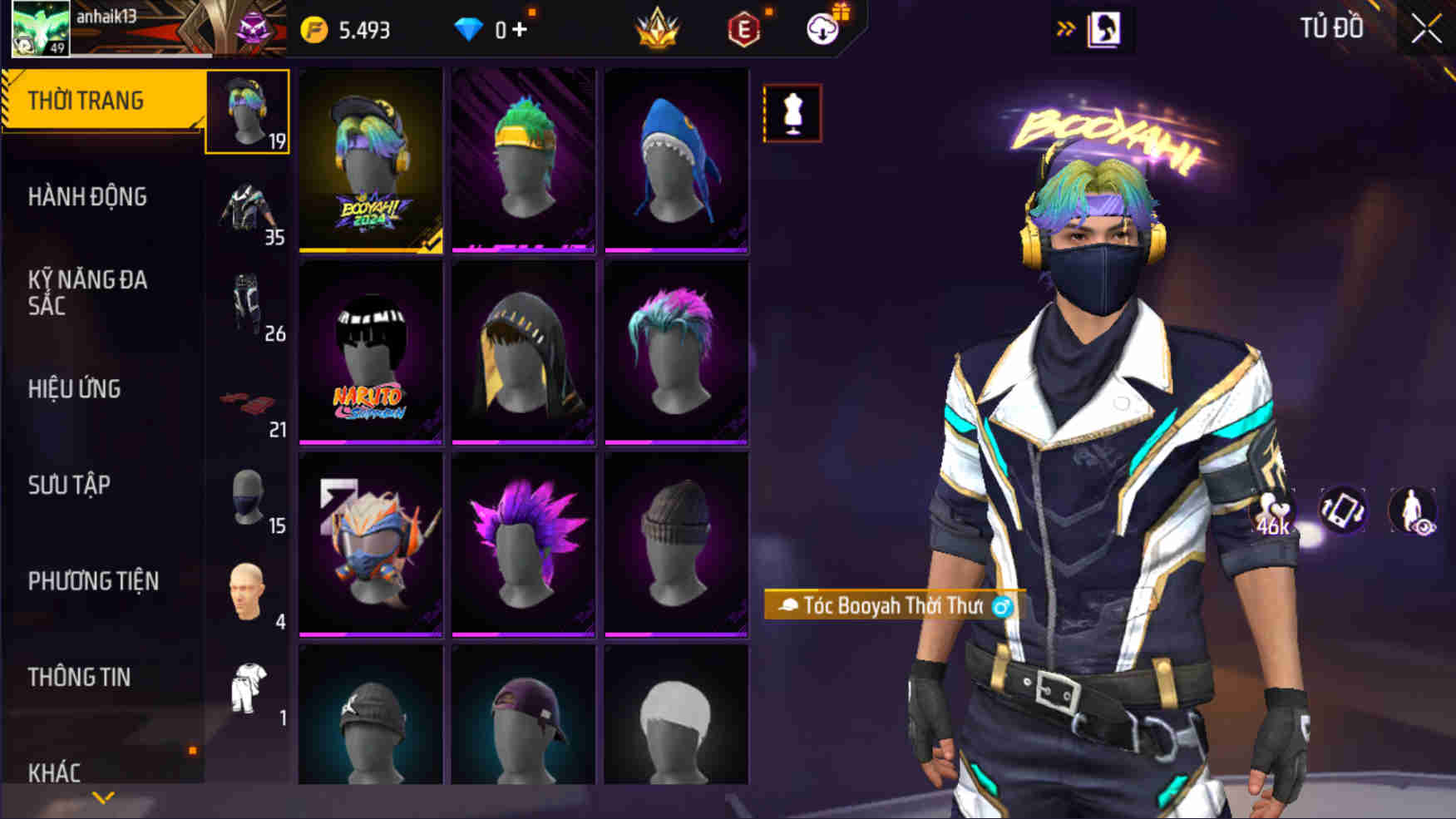Viewport: 1456px width, 819px height.
Task: Switch to the Phương Tiện tab
Action: tap(93, 581)
